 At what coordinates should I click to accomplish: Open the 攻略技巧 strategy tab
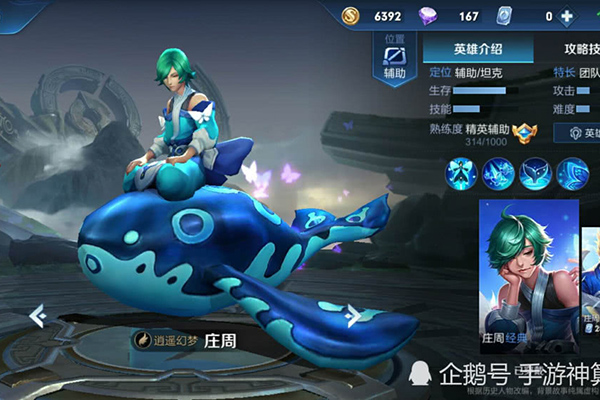click(579, 48)
